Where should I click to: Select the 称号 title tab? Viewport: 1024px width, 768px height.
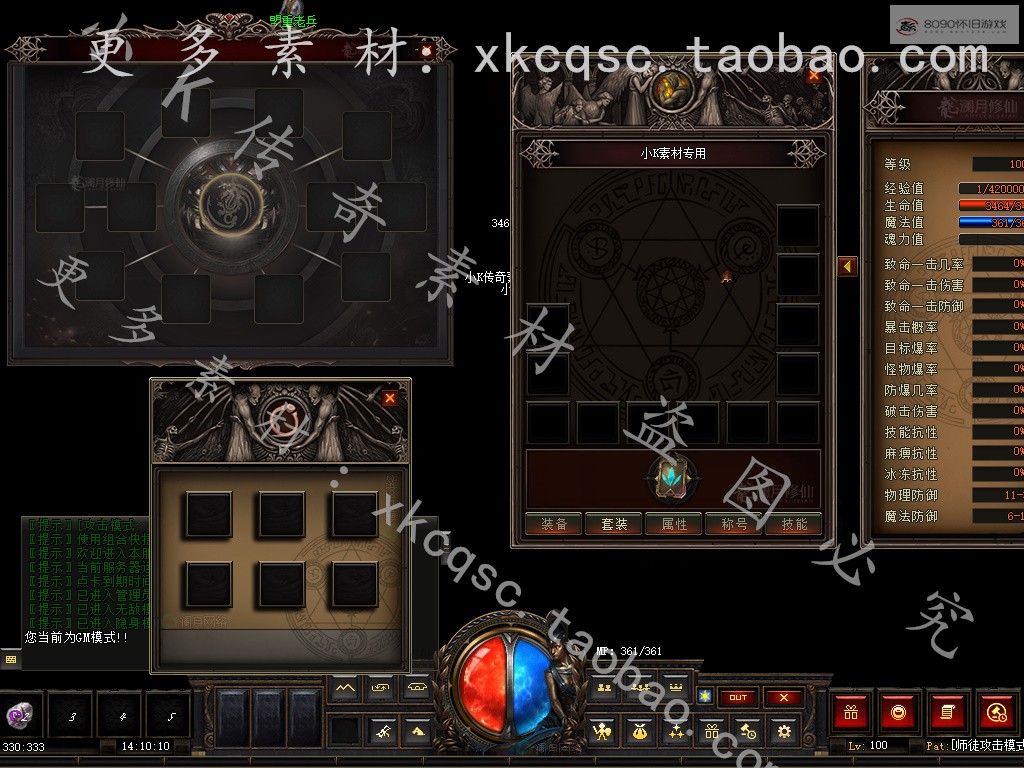click(734, 524)
